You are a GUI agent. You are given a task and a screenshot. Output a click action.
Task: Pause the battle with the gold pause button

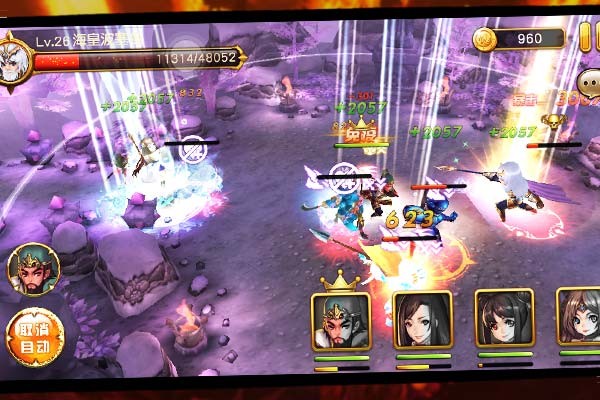(x=586, y=38)
